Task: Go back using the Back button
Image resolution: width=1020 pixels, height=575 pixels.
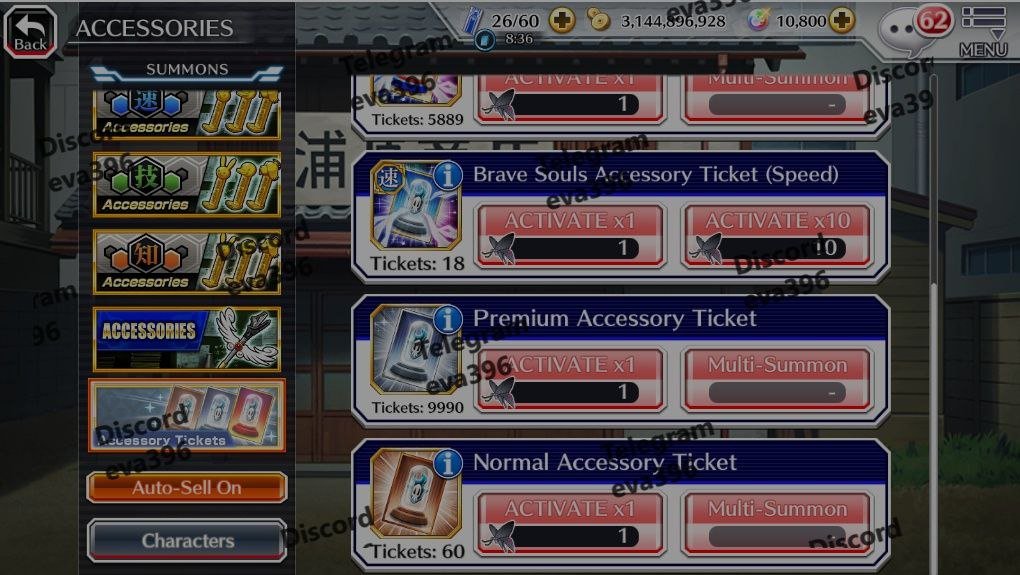Action: (x=30, y=32)
